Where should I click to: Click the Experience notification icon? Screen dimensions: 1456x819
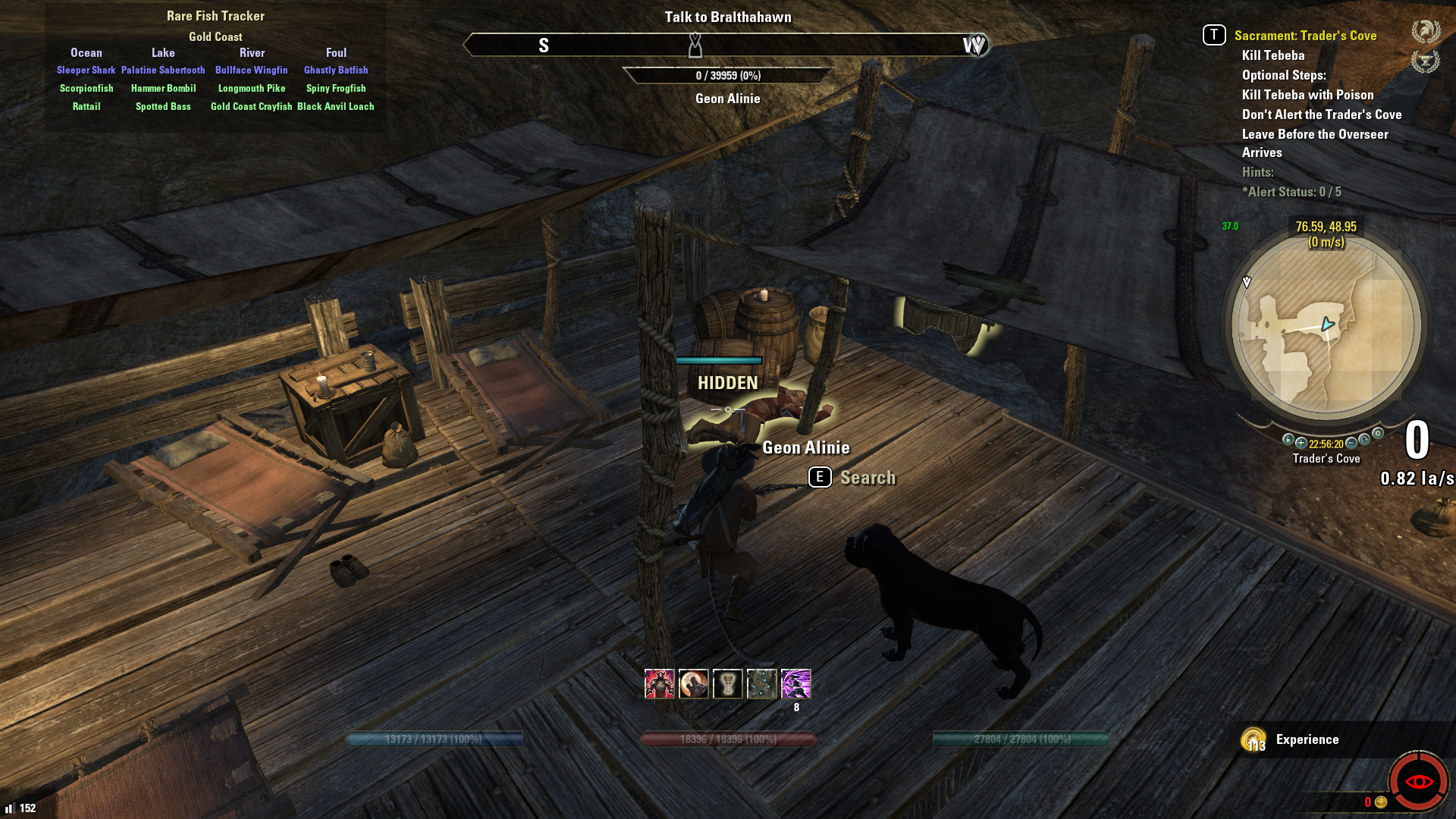[x=1254, y=739]
